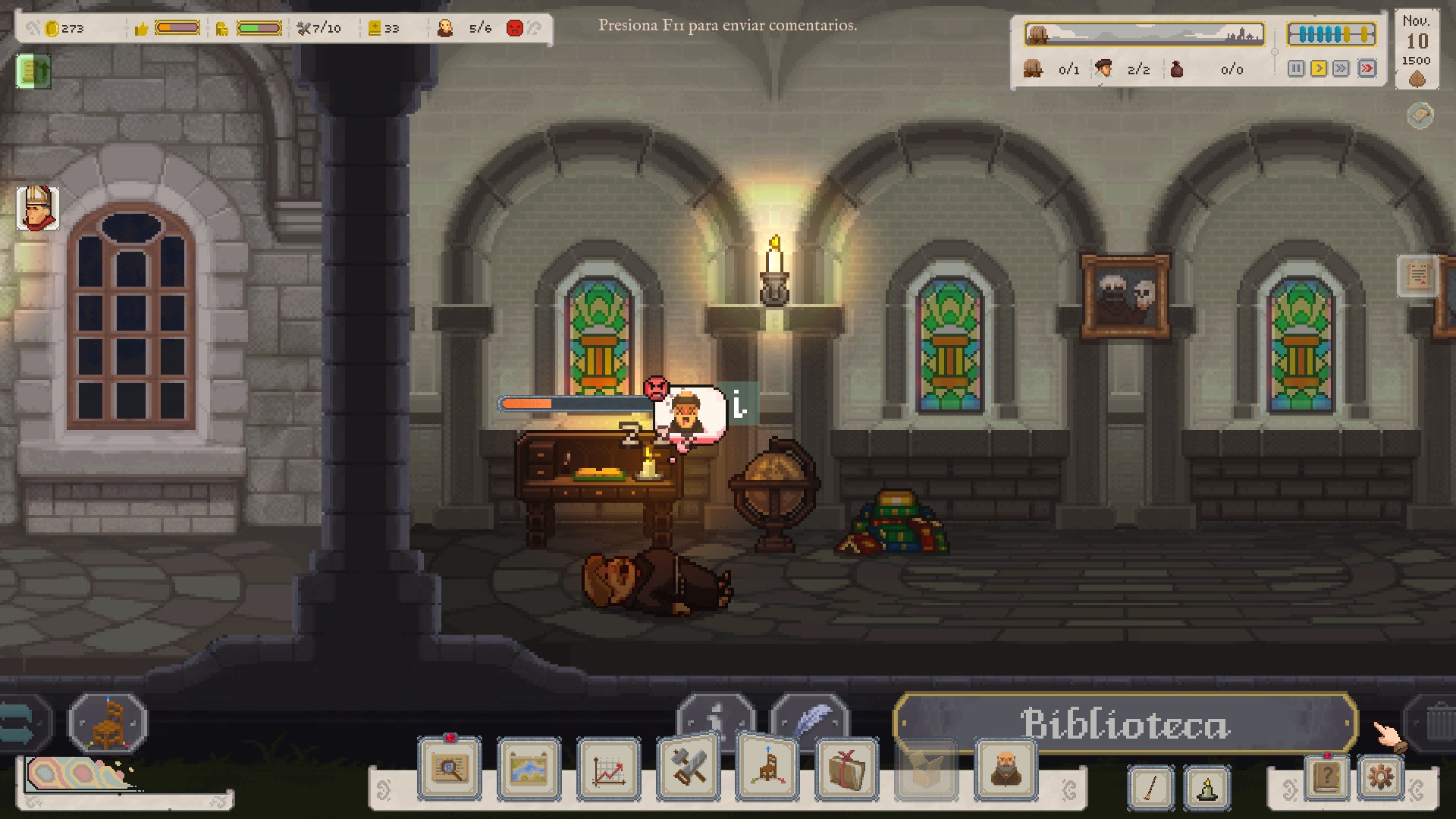
Task: Open the monk staff management panel
Action: tap(1006, 769)
